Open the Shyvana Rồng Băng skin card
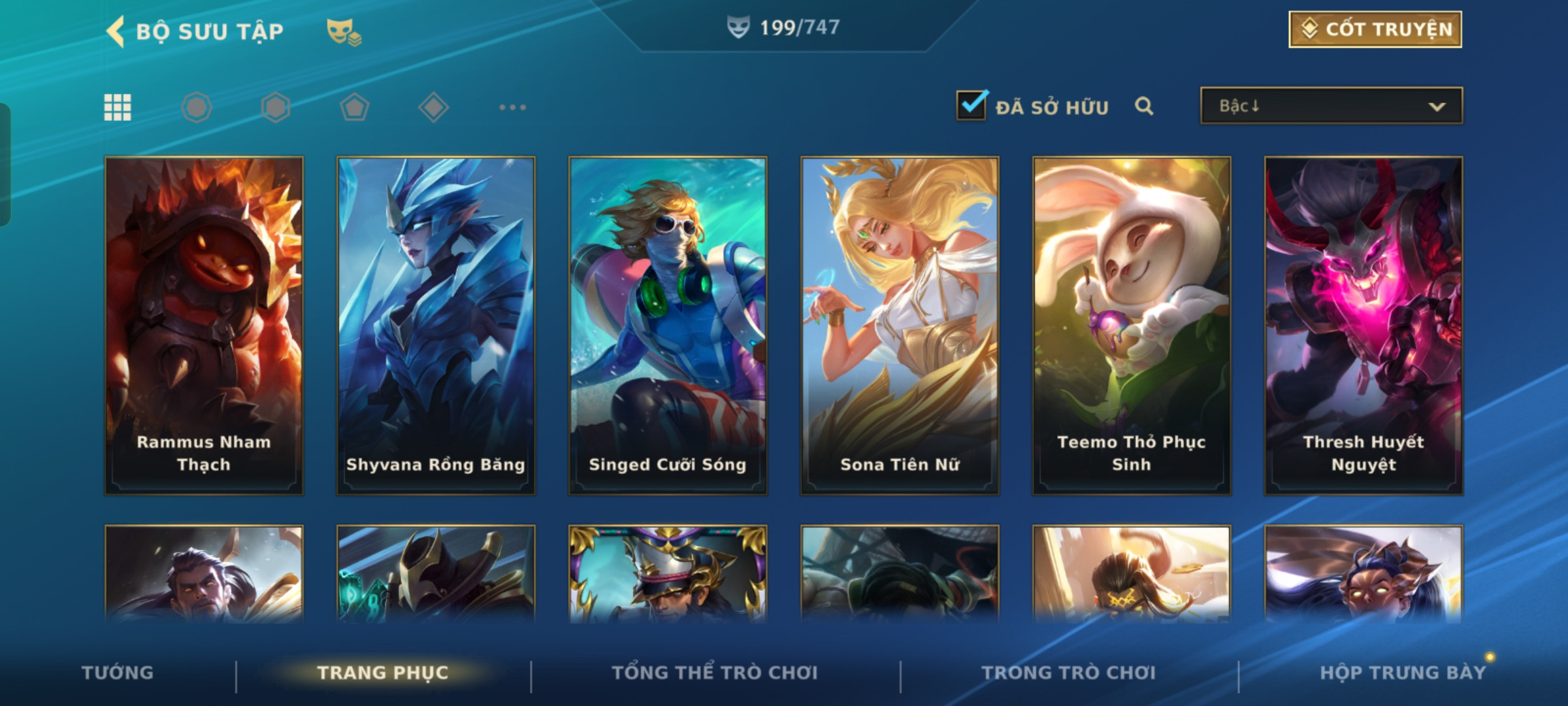This screenshot has height=706, width=1568. coord(436,325)
